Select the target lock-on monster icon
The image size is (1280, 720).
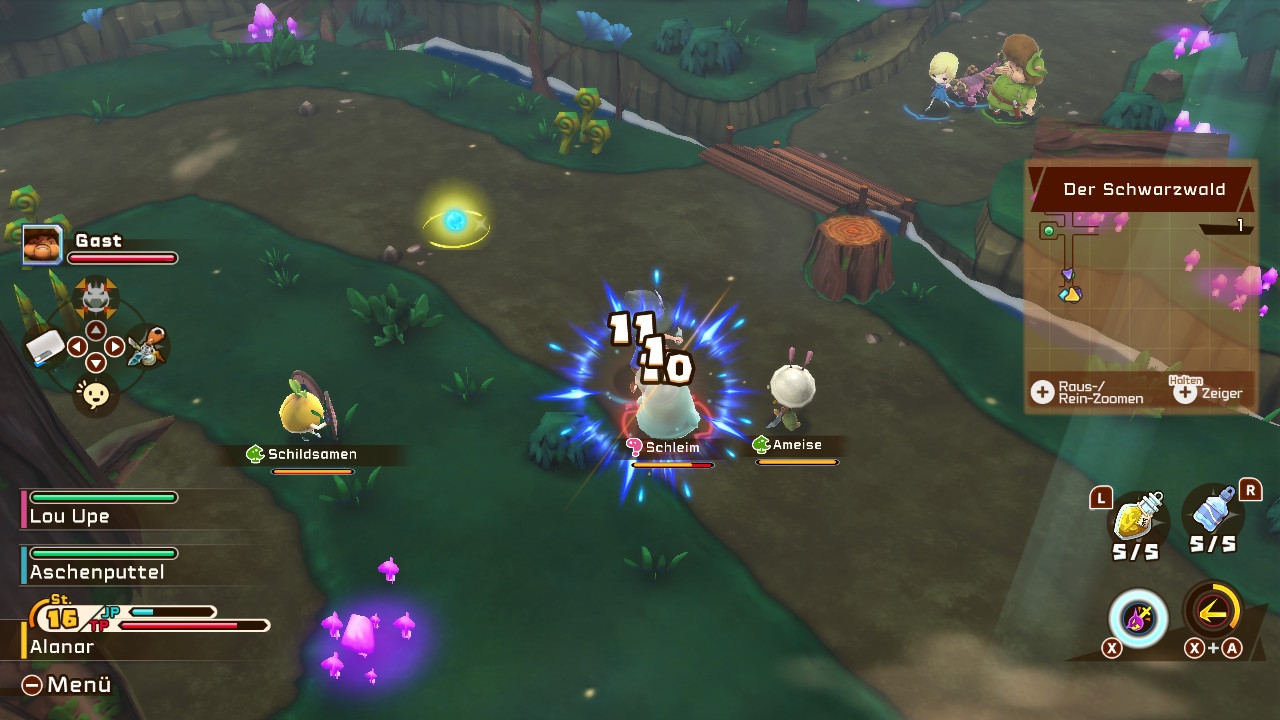[x=95, y=295]
